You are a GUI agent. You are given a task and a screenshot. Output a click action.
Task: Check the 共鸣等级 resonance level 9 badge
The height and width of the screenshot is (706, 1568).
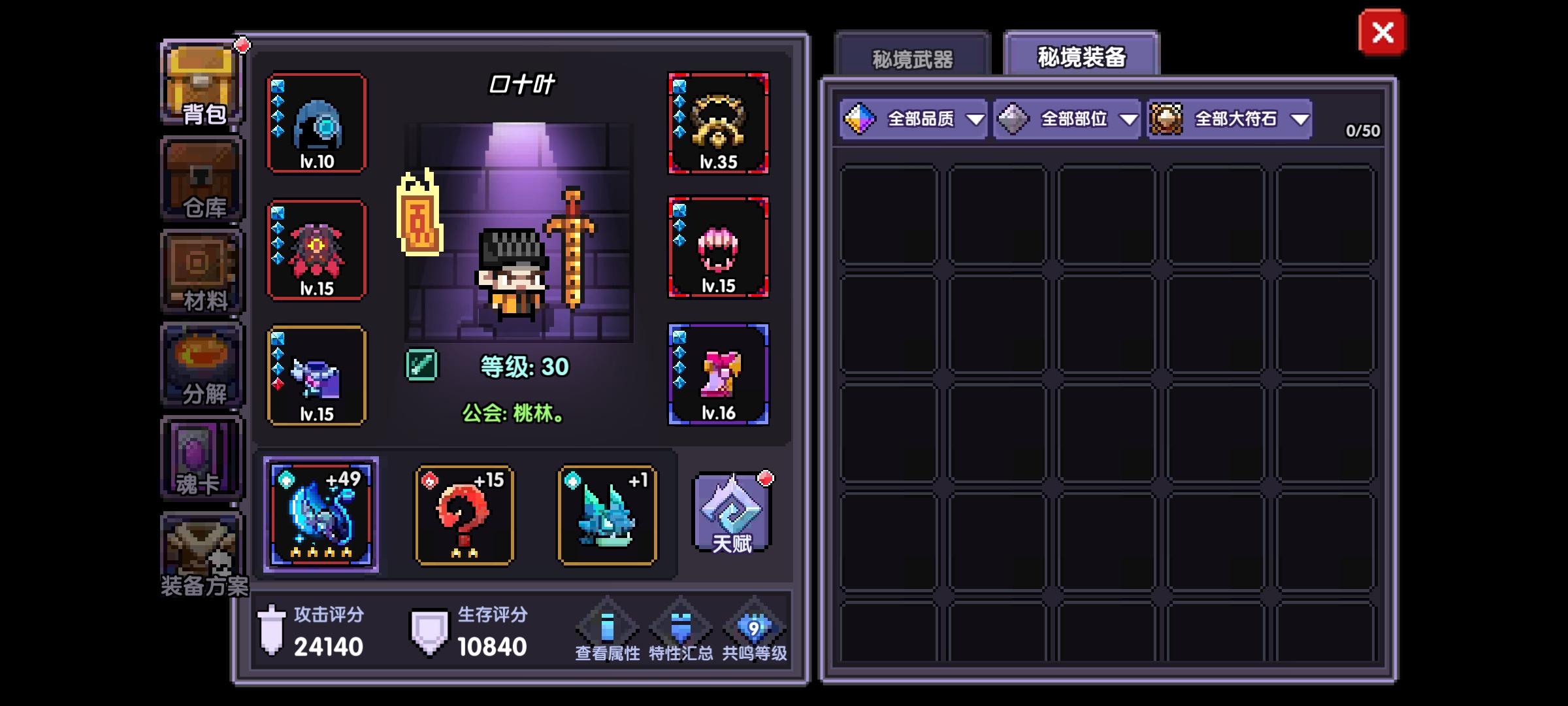753,628
